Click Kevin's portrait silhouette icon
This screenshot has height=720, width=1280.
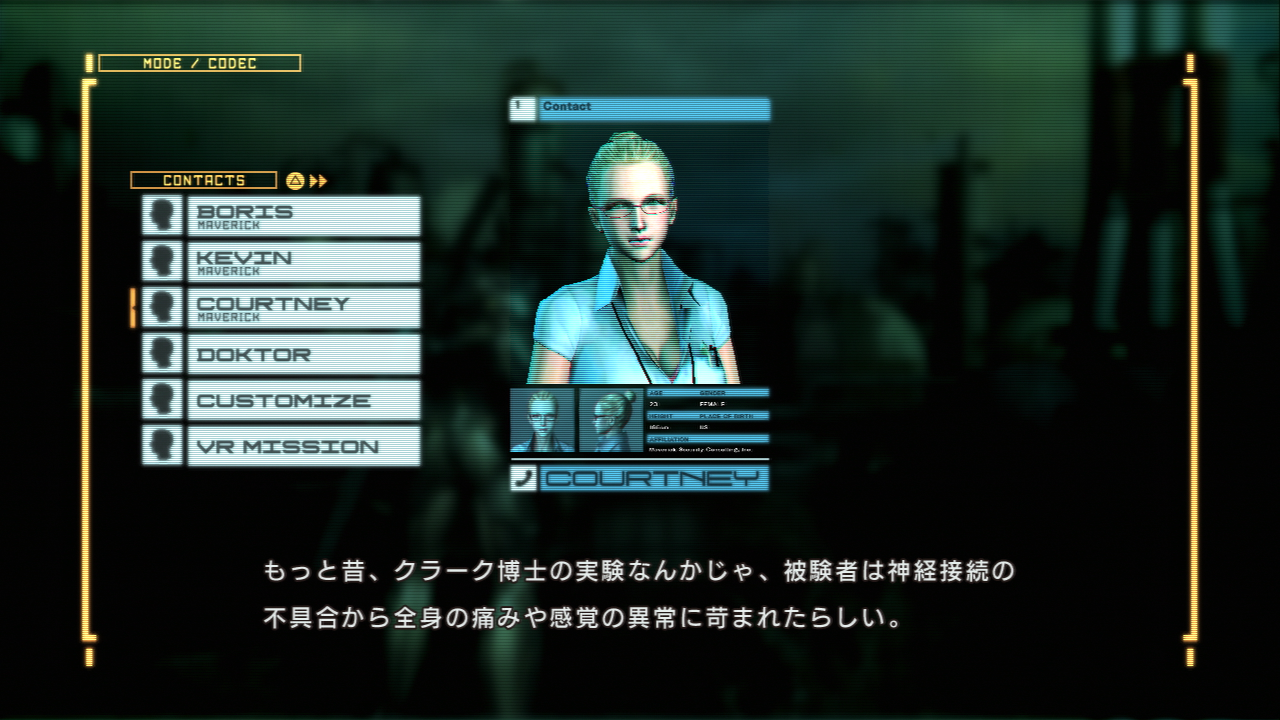162,260
